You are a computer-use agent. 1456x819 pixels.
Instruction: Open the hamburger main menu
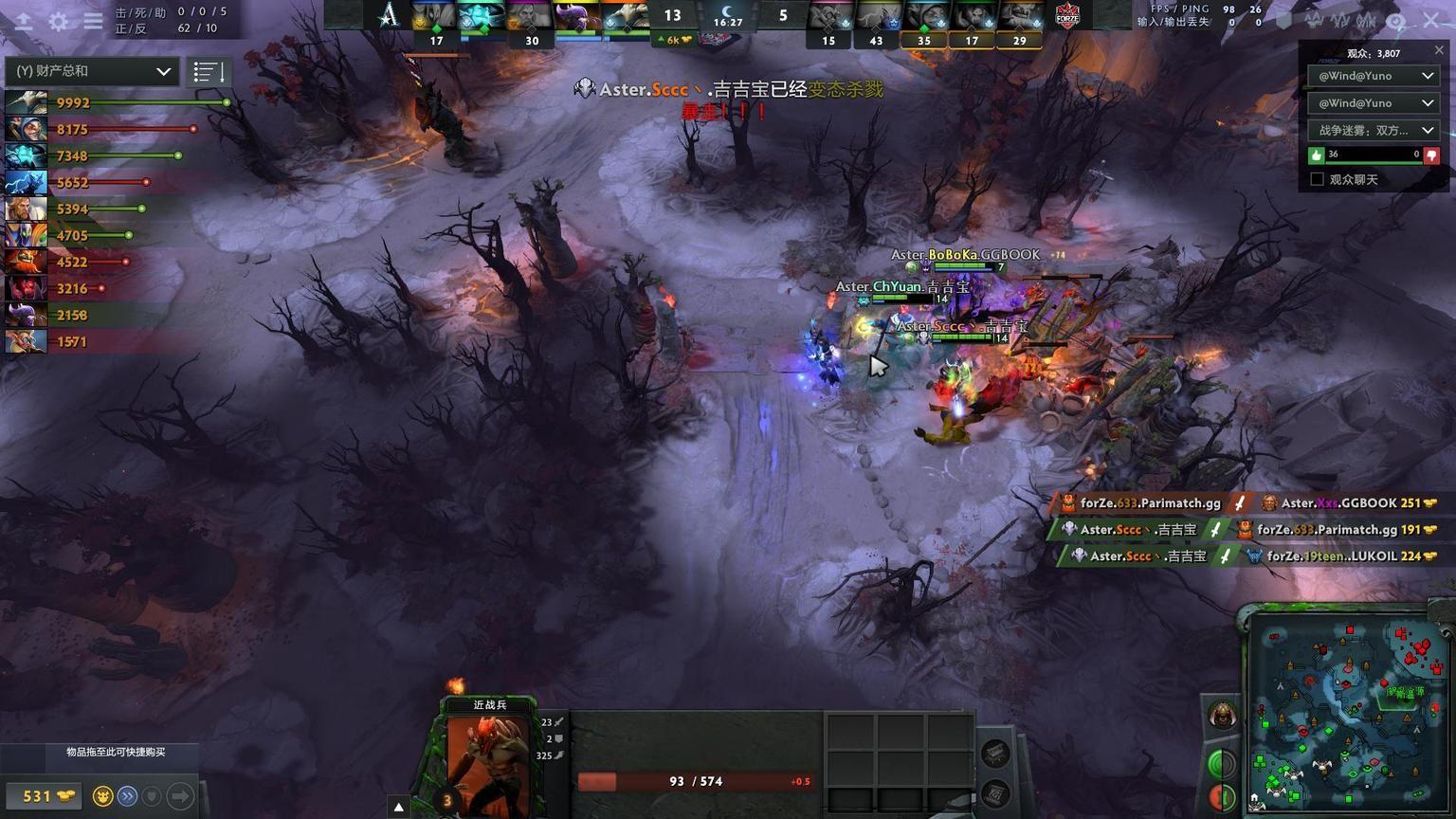click(x=93, y=21)
